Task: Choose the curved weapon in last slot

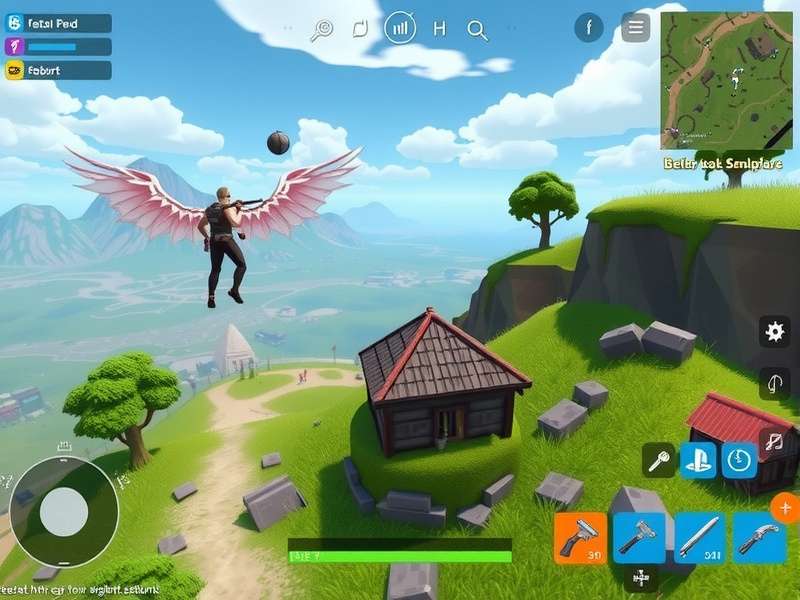Action: 759,538
